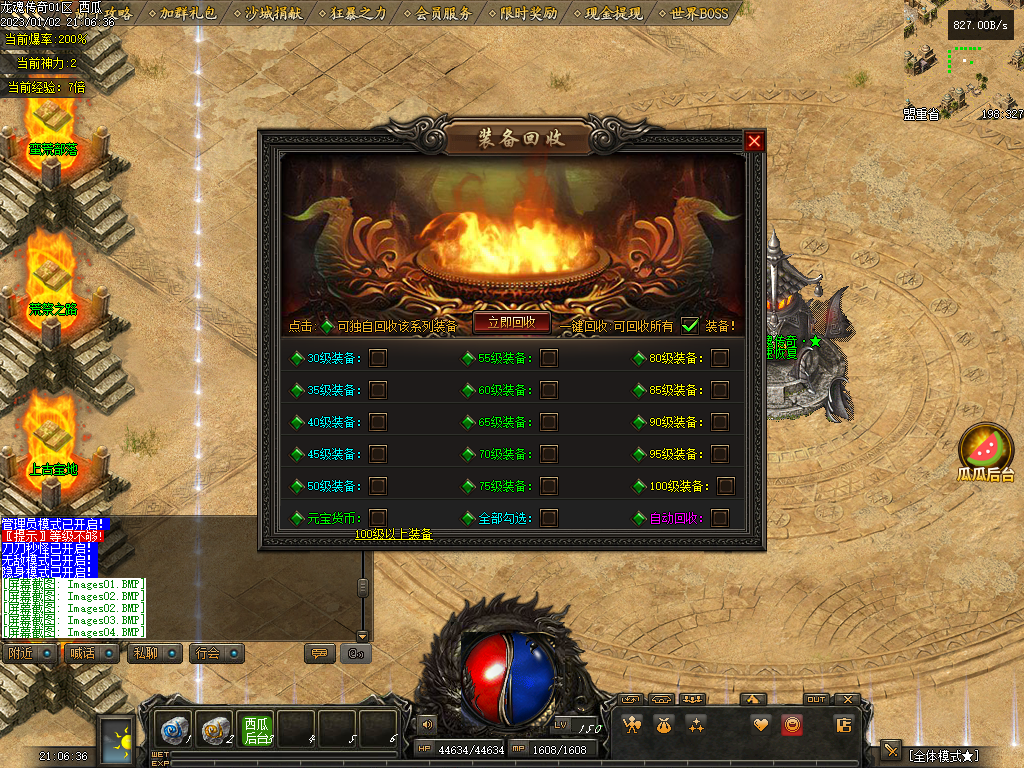Tick the 全部勾选 select-all checkbox
The width and height of the screenshot is (1024, 768).
click(549, 518)
